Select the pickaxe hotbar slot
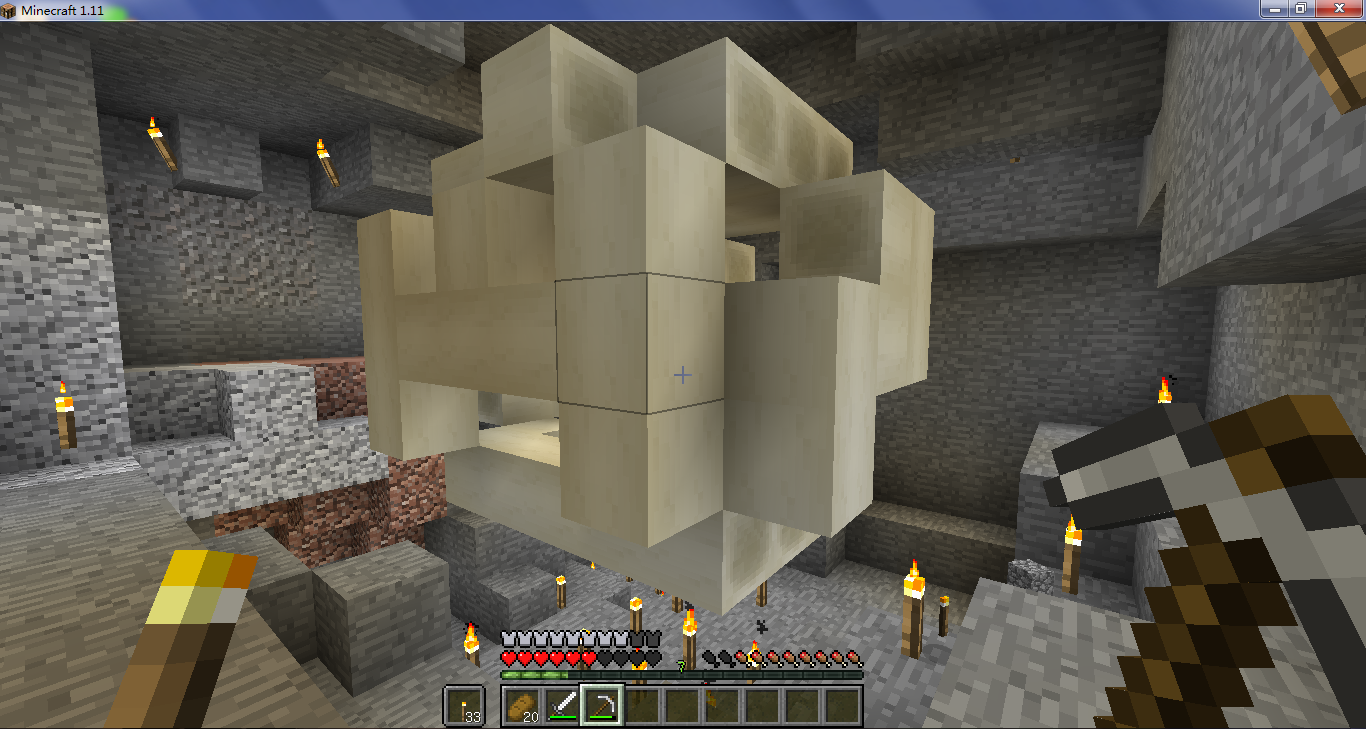This screenshot has width=1366, height=729. [602, 706]
